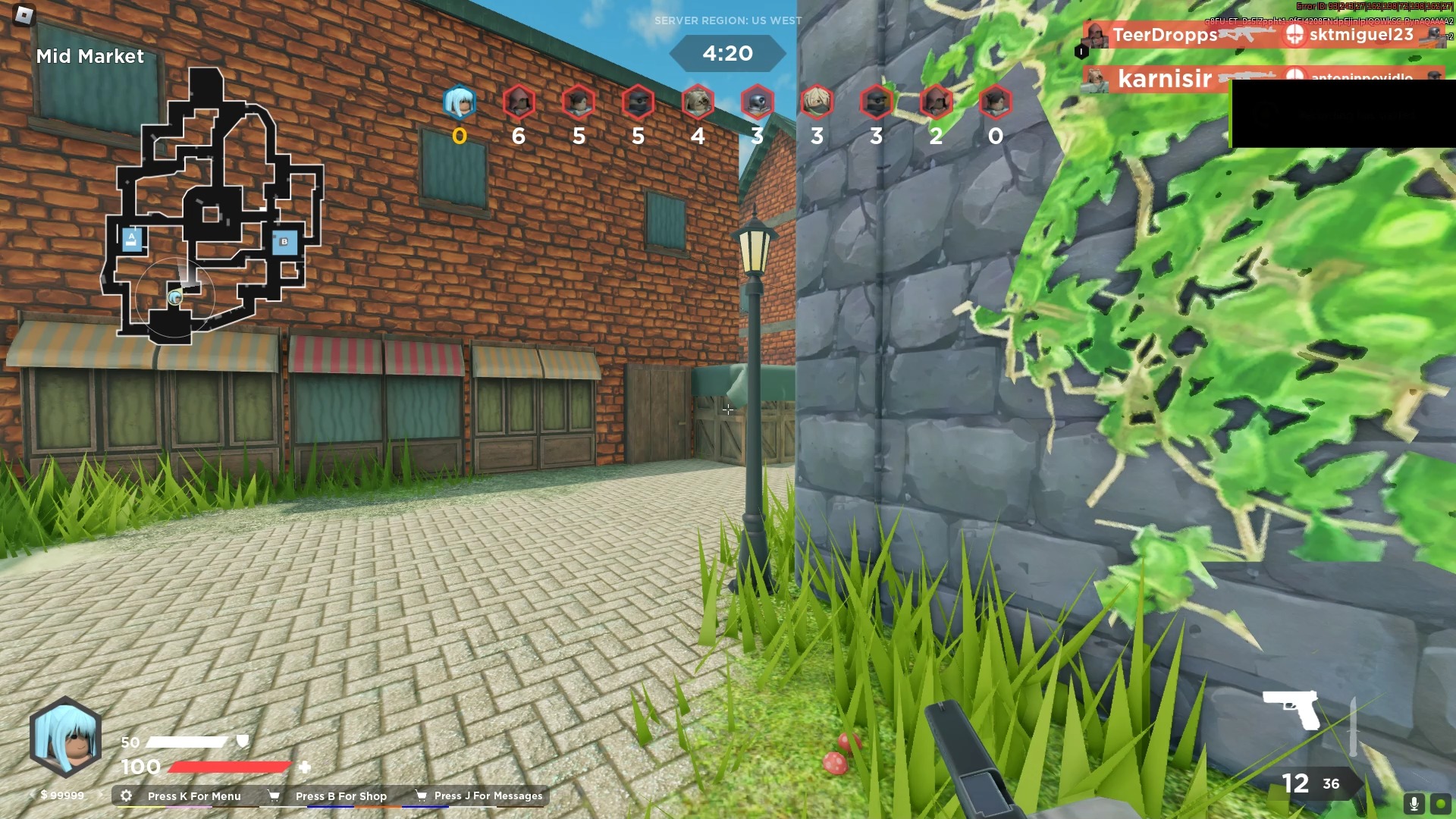Click the Press B For Shop button
The height and width of the screenshot is (819, 1456).
(341, 795)
